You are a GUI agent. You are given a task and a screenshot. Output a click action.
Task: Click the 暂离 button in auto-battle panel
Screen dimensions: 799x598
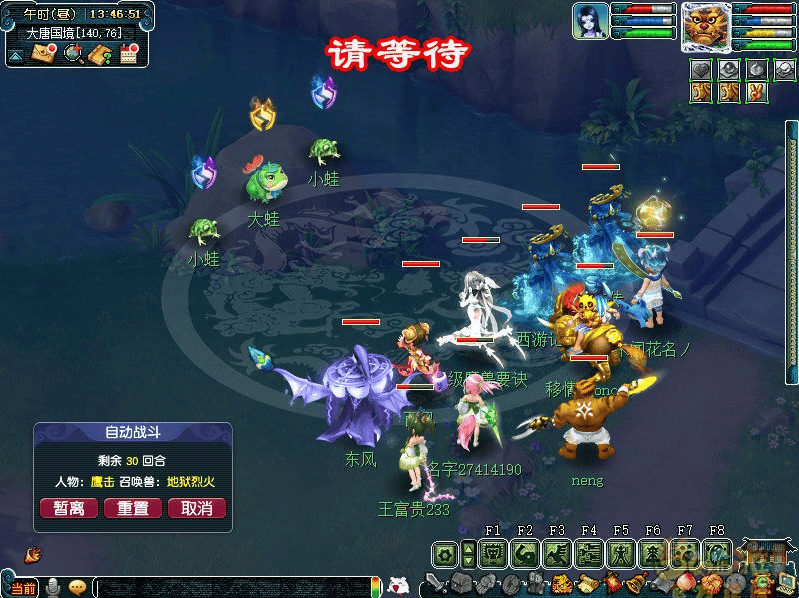point(69,508)
